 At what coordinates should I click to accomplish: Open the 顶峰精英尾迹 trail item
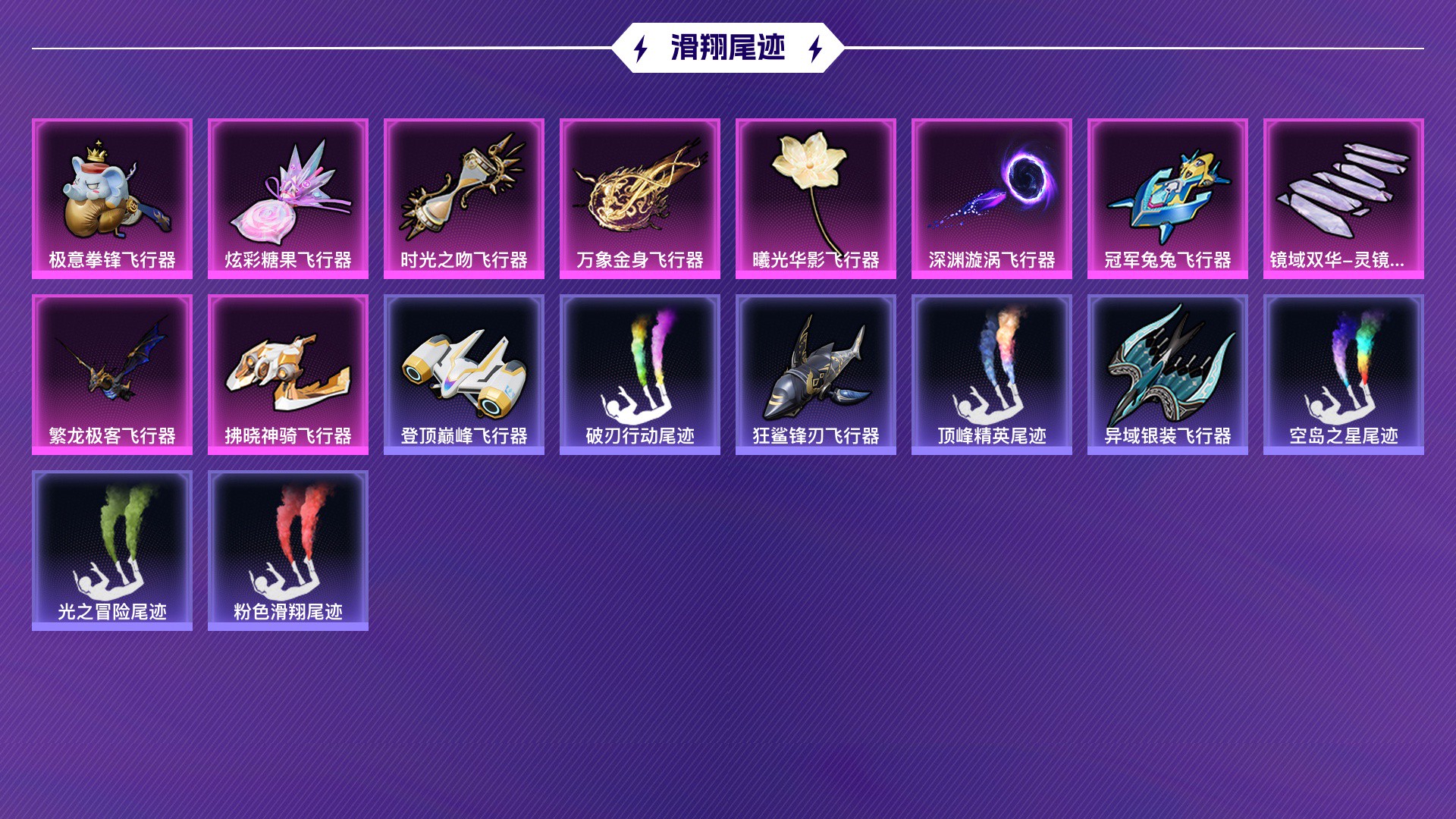point(991,372)
